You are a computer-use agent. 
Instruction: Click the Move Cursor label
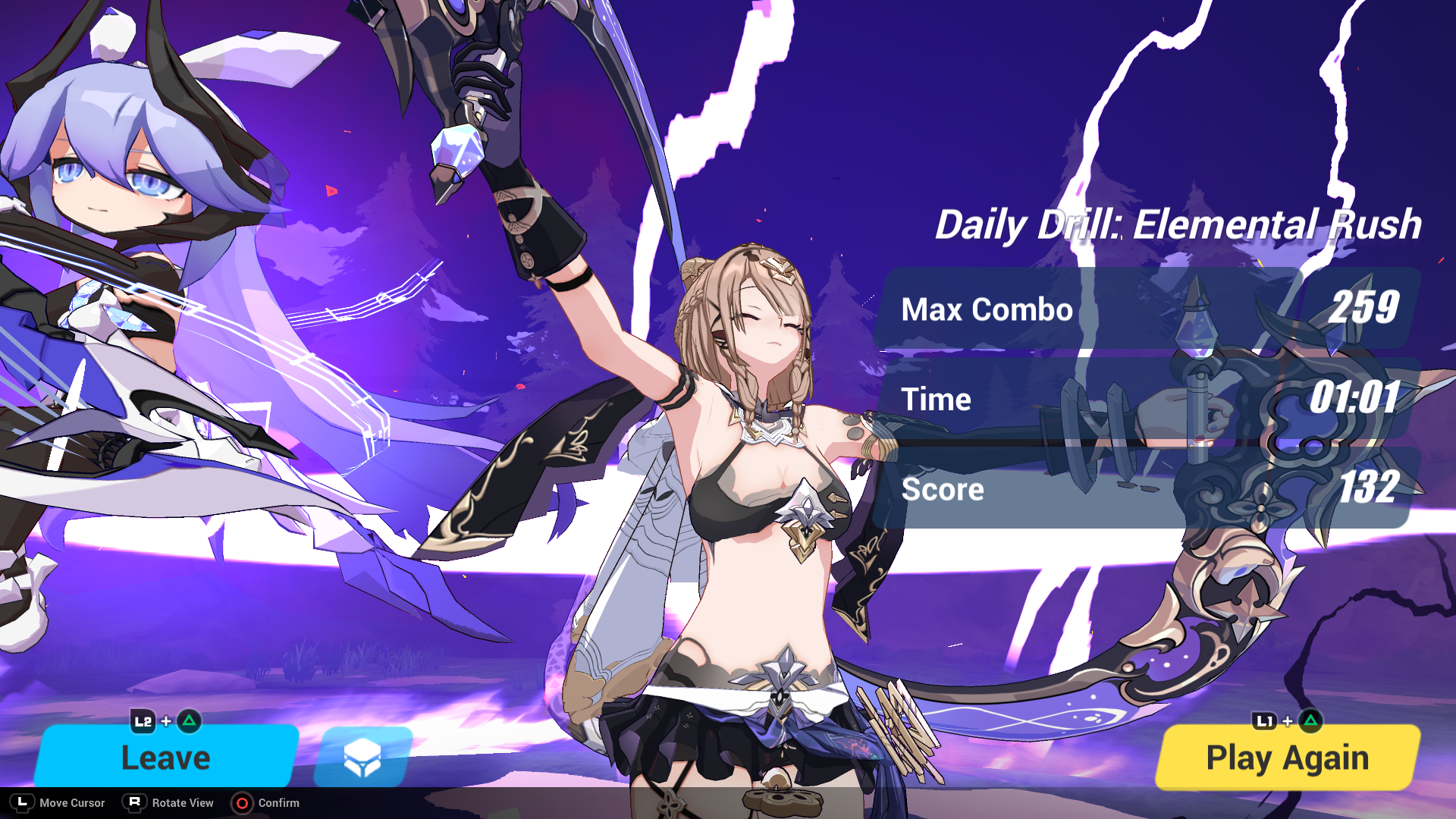click(x=72, y=803)
